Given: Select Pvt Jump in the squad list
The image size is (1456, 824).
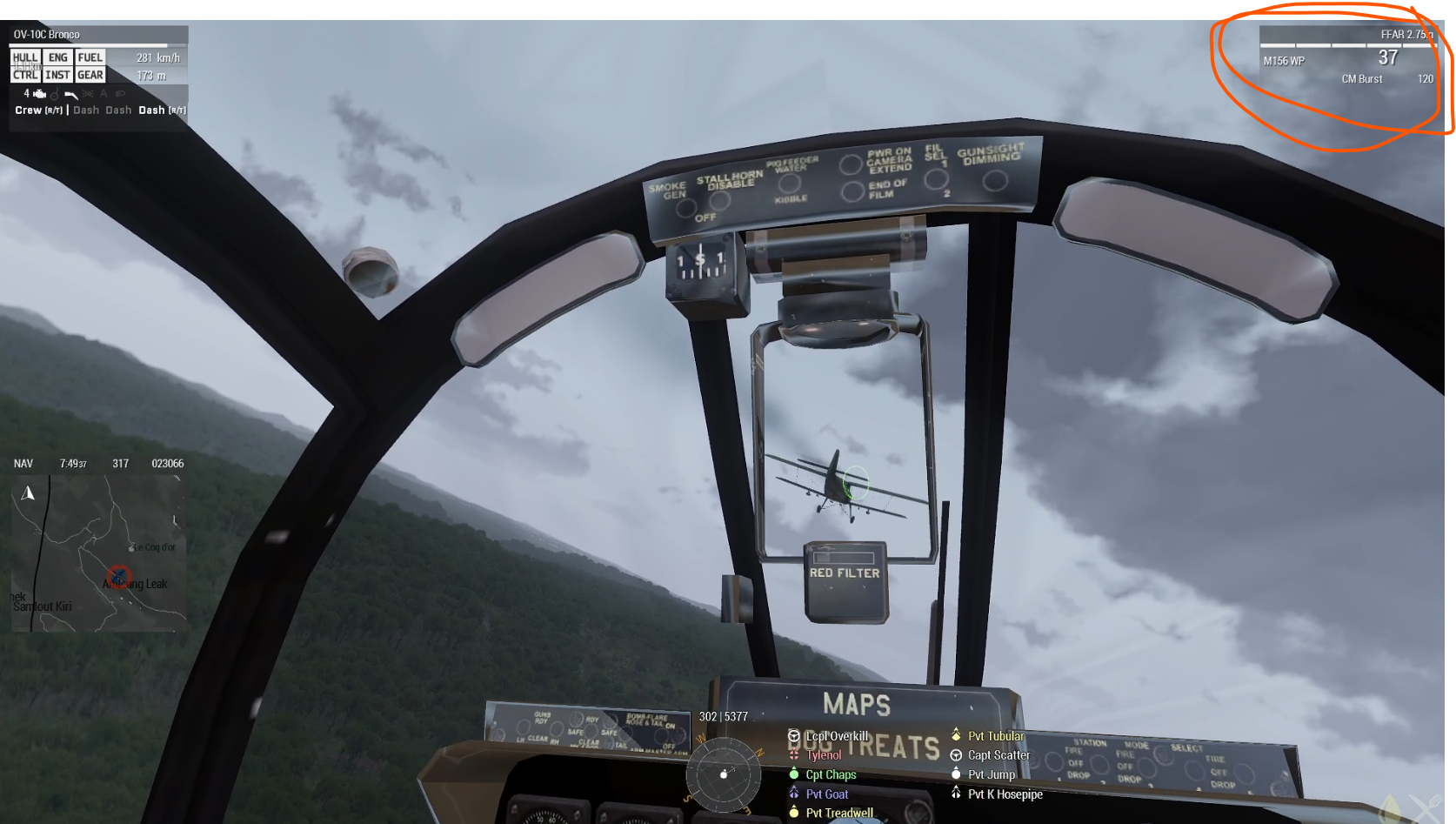Looking at the screenshot, I should click(x=991, y=774).
